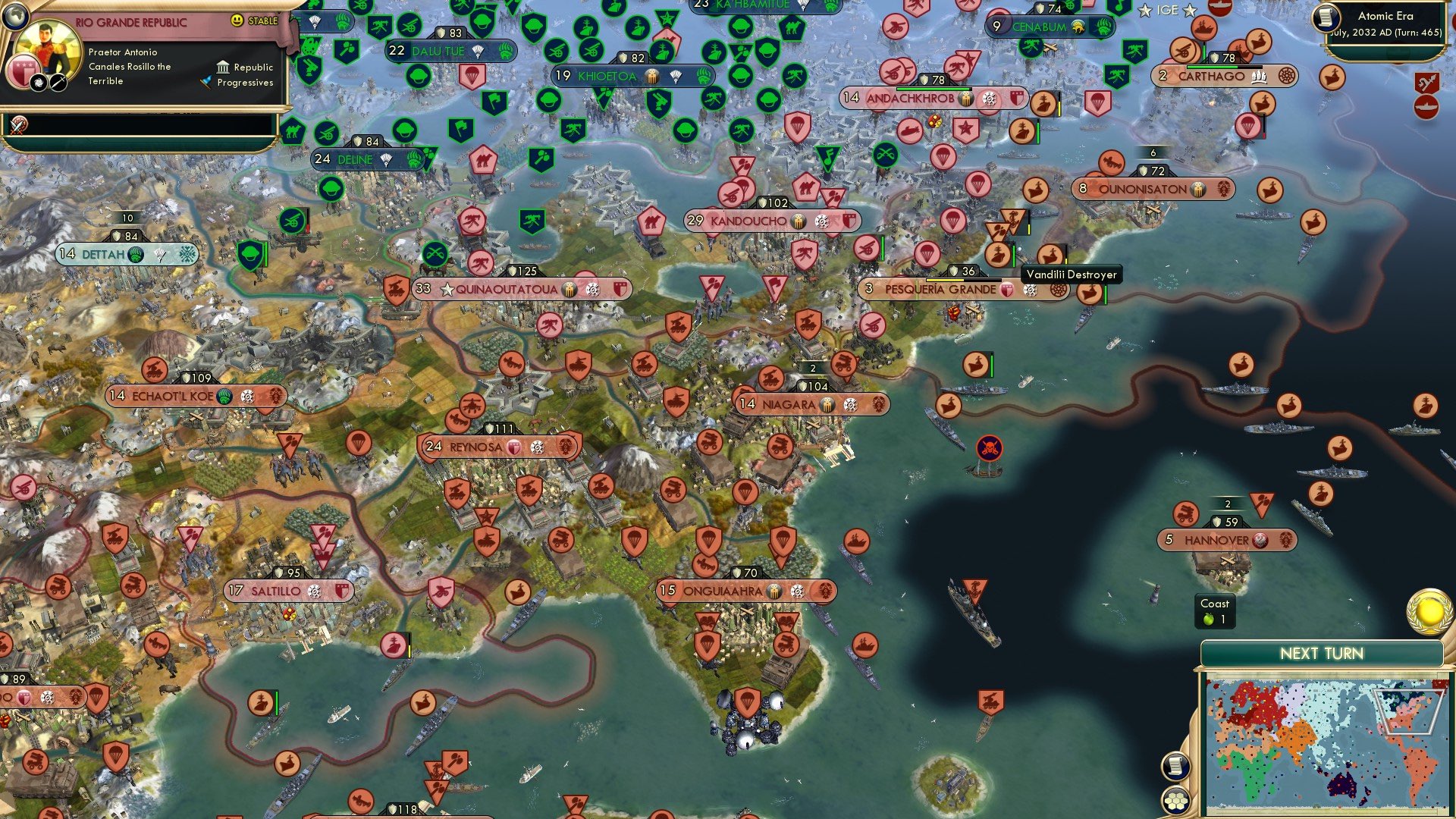Toggle the hex grid overlay beside the minimap
This screenshot has height=819, width=1456.
(x=1174, y=801)
